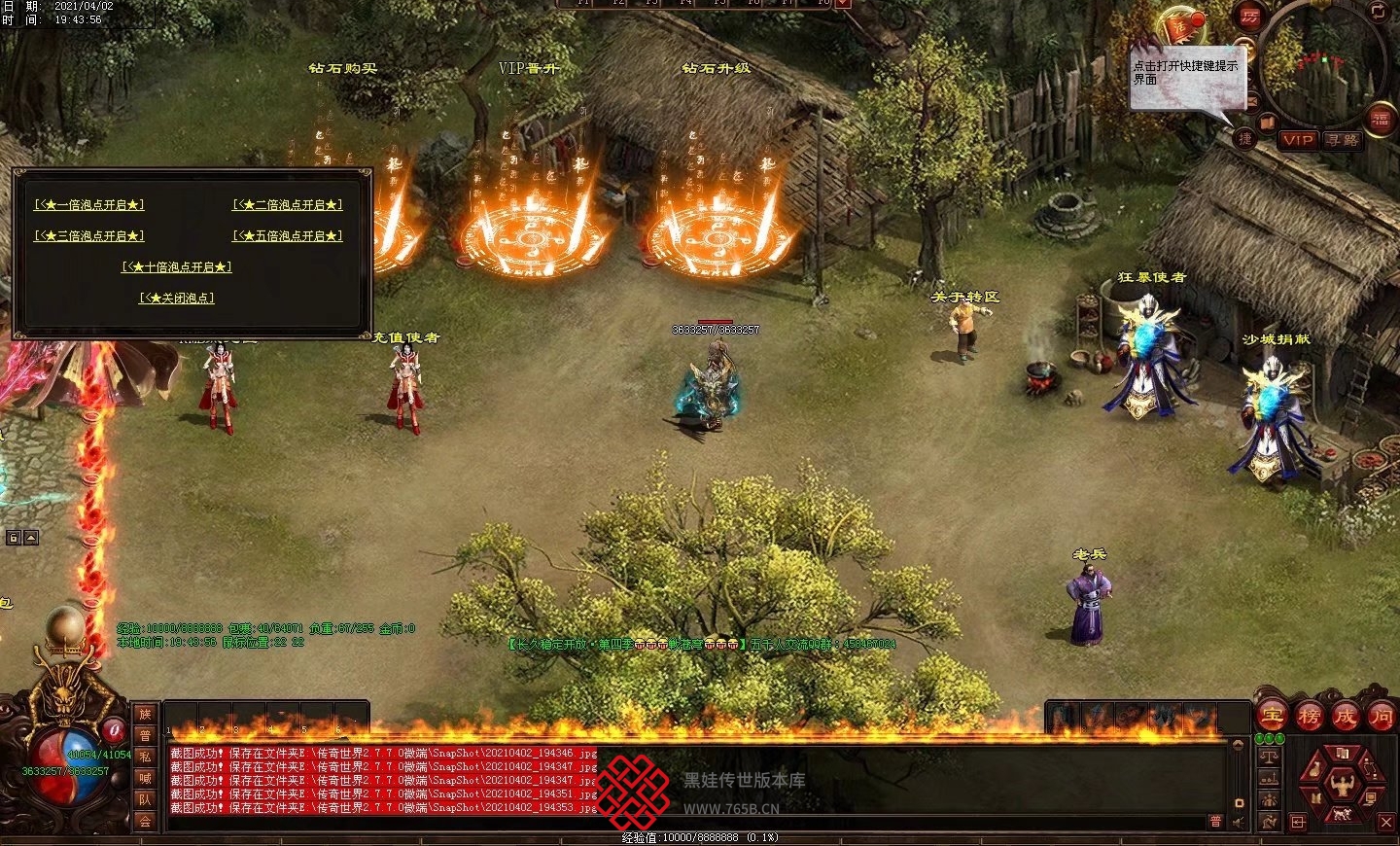Image resolution: width=1400 pixels, height=846 pixels.
Task: Close the hexagon menu with the X button
Action: tap(1386, 823)
